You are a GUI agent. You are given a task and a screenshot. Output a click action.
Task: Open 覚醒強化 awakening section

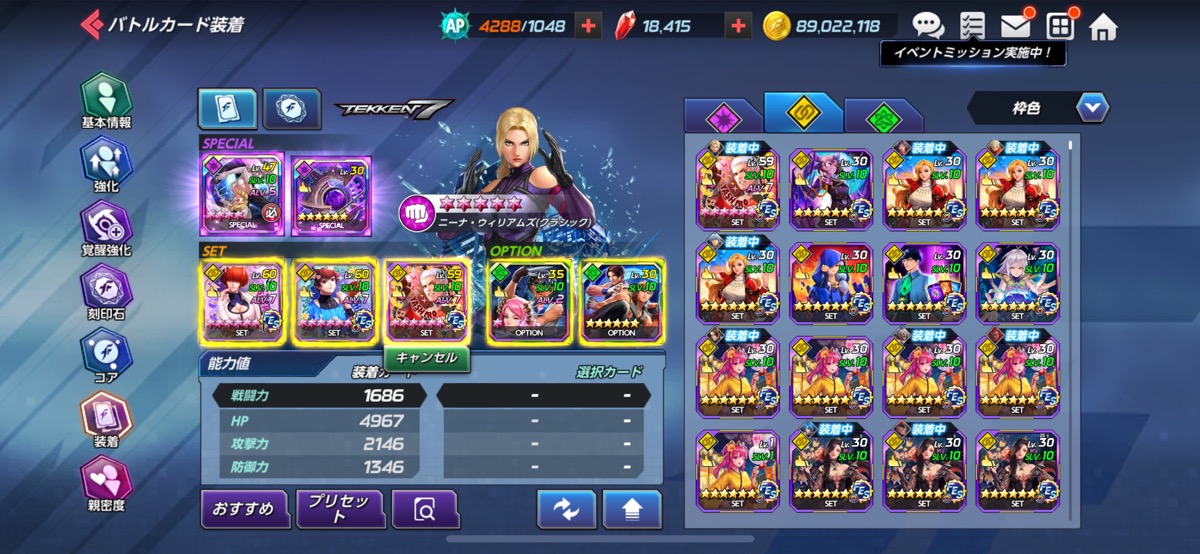point(105,230)
